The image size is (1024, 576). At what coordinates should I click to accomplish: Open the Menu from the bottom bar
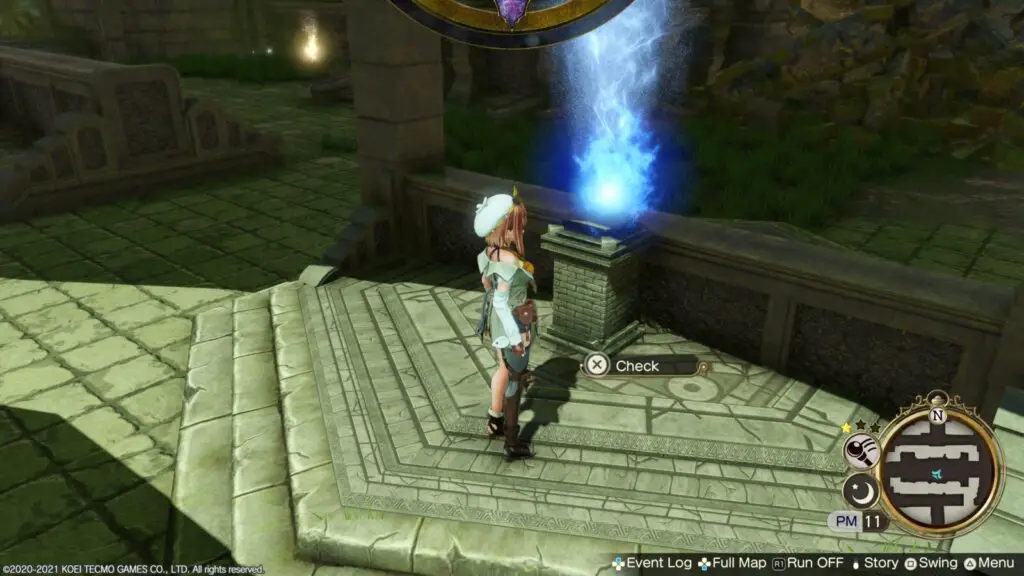pos(990,563)
